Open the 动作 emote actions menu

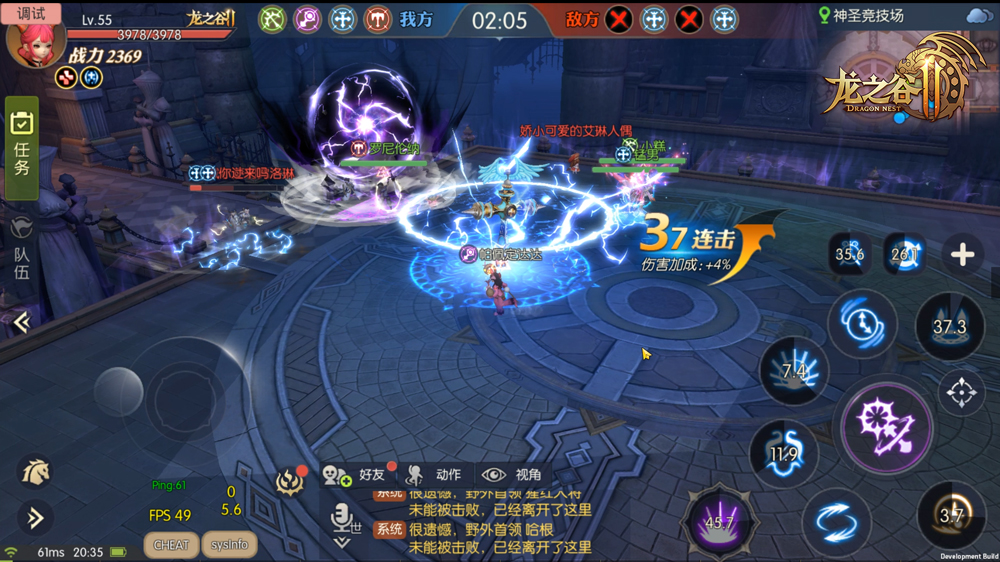[434, 475]
